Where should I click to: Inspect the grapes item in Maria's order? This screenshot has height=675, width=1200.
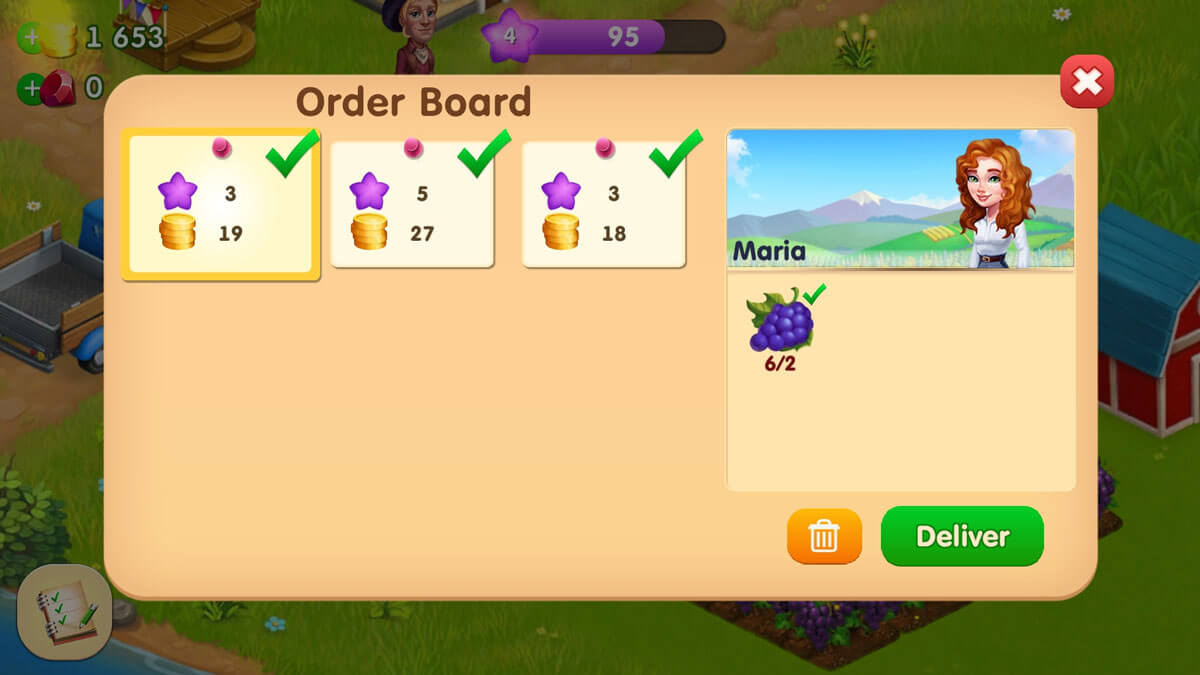[x=781, y=322]
